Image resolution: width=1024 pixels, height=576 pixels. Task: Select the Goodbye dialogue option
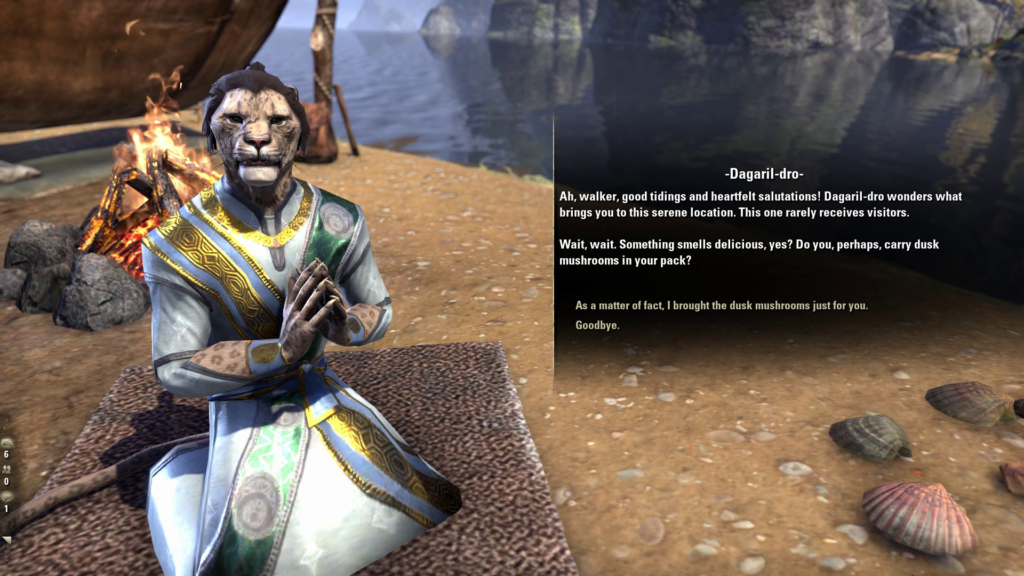[597, 325]
